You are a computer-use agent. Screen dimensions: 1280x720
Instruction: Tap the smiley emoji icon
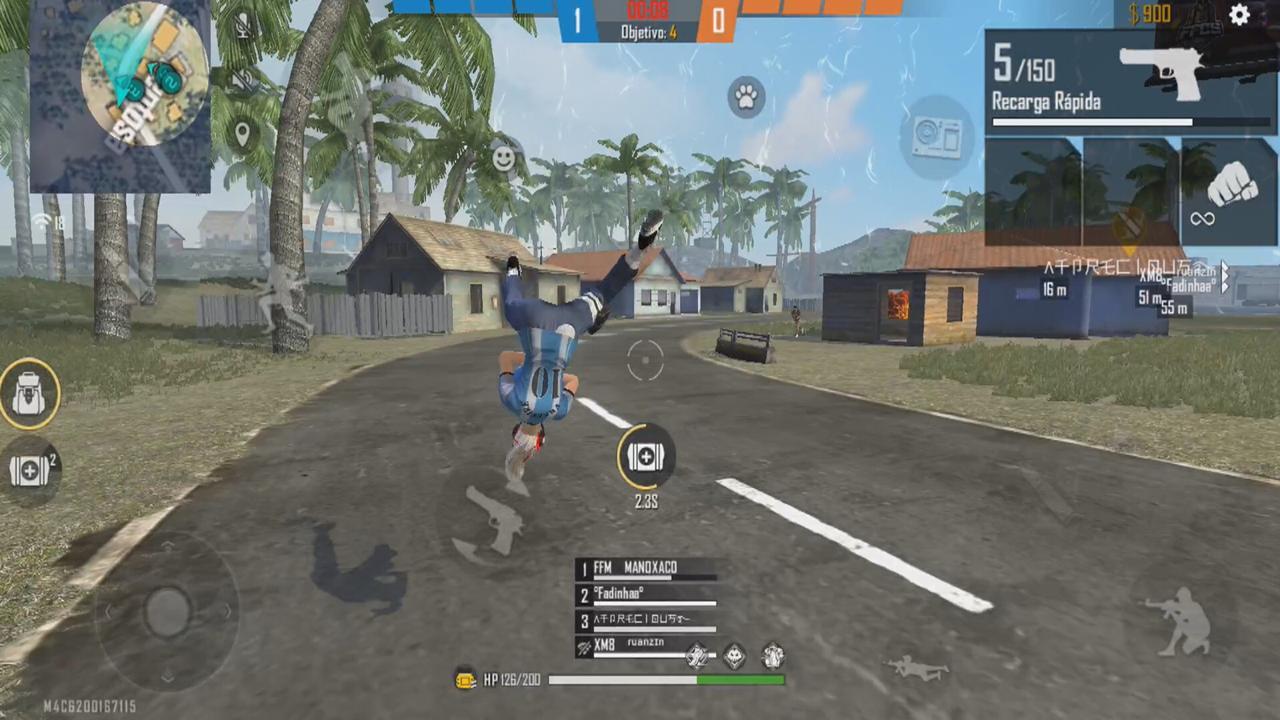[x=503, y=158]
